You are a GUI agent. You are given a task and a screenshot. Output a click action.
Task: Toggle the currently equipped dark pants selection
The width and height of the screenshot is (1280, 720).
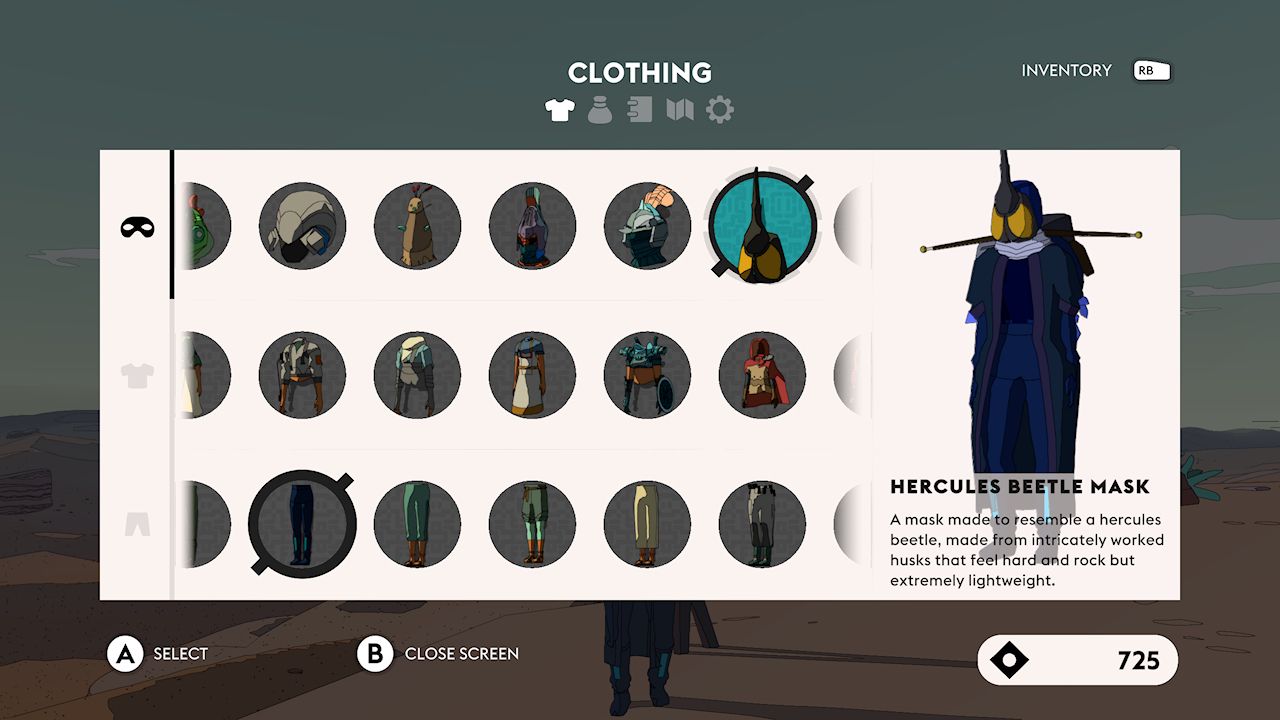(303, 522)
